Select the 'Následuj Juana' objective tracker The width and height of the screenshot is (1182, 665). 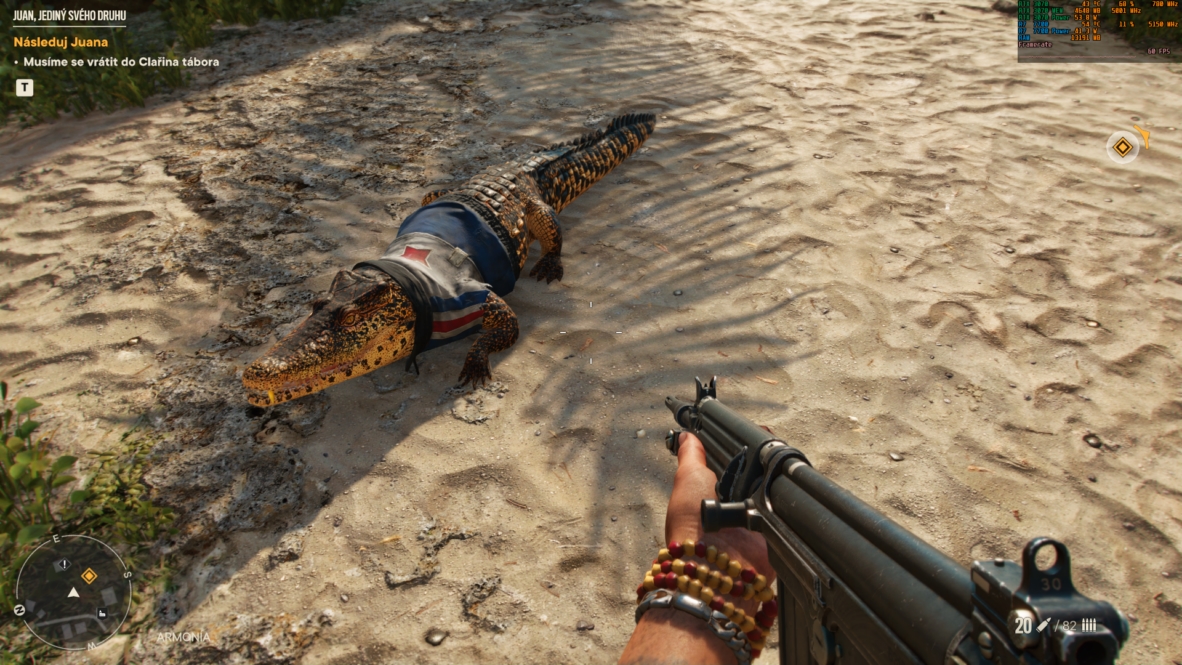pyautogui.click(x=61, y=42)
